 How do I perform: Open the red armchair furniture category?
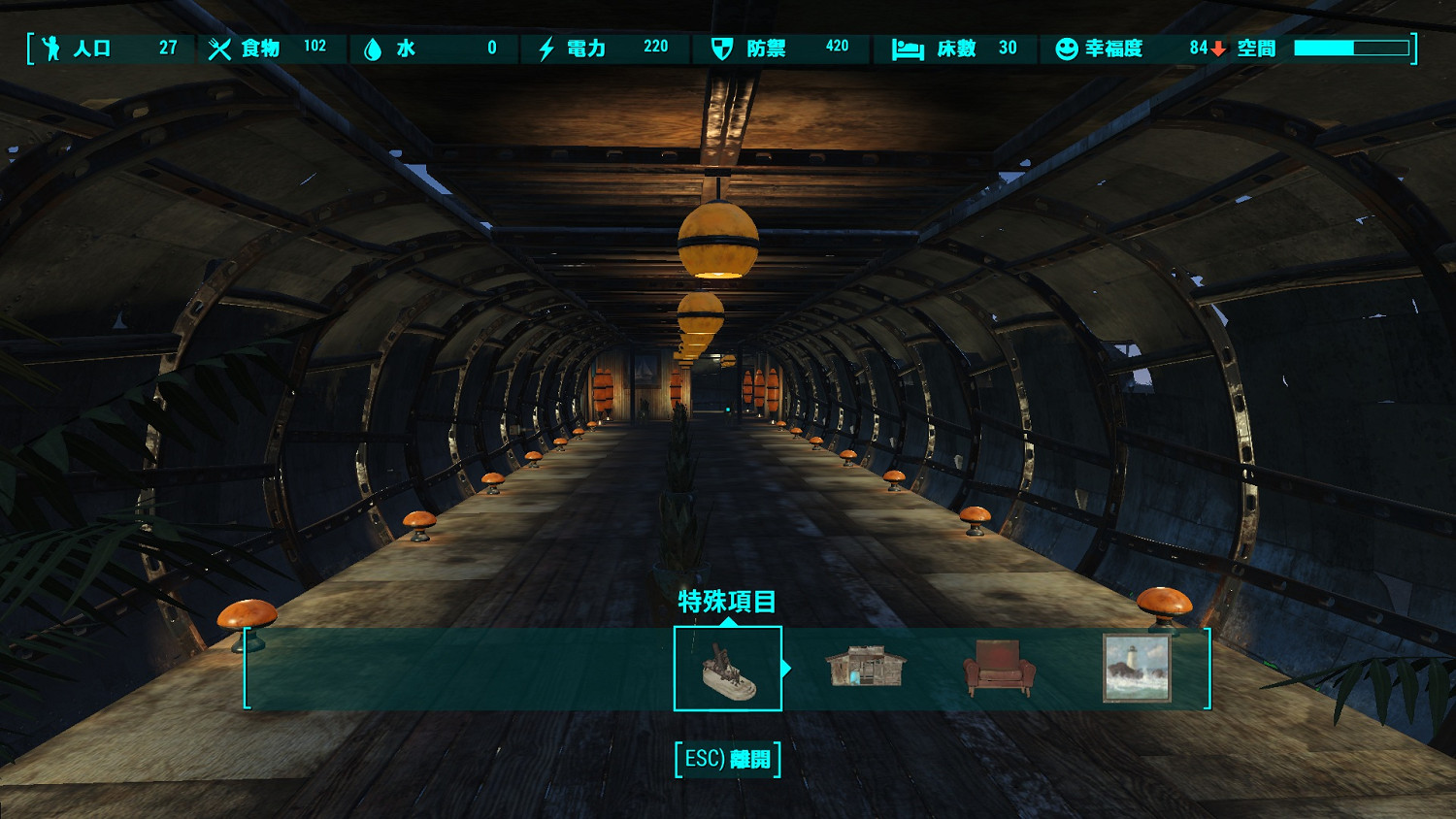click(999, 669)
